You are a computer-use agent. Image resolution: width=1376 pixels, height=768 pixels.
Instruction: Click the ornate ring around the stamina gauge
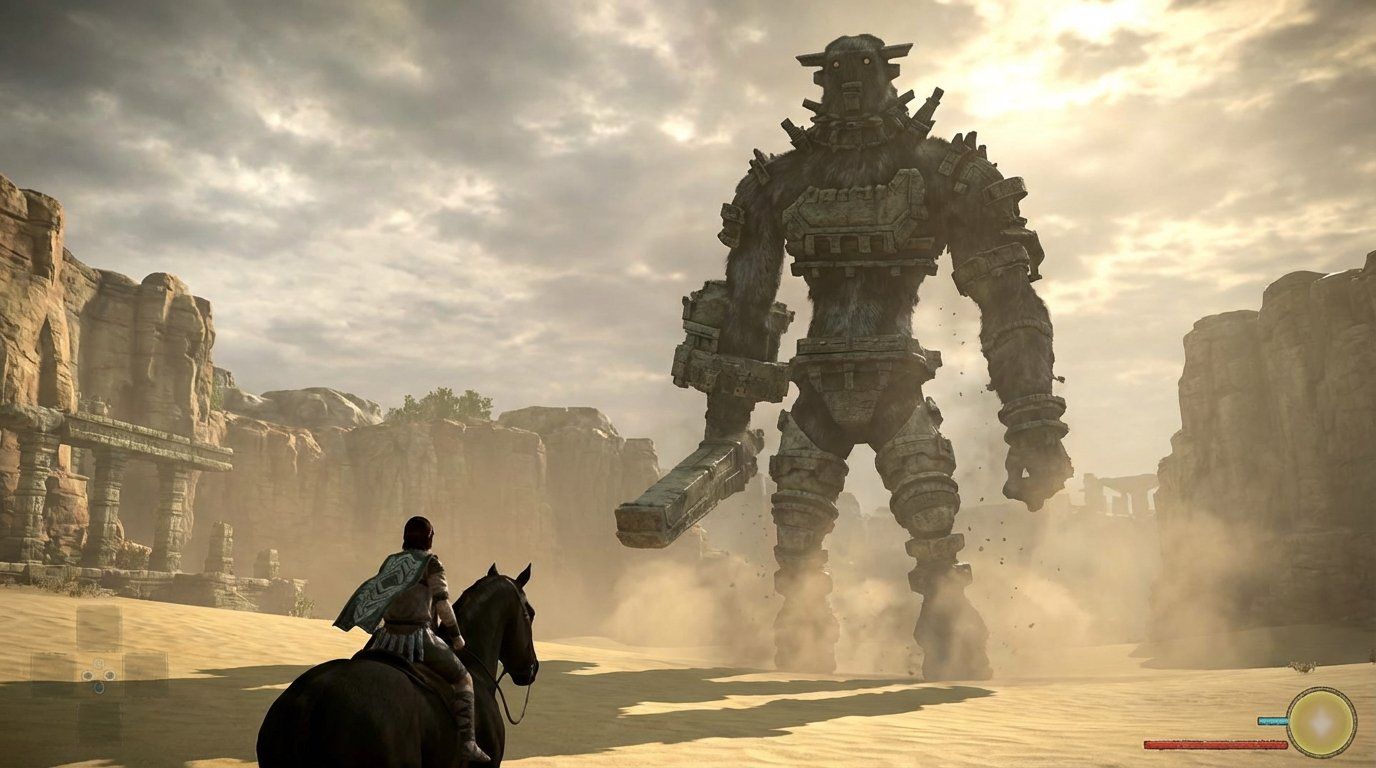(x=1322, y=690)
